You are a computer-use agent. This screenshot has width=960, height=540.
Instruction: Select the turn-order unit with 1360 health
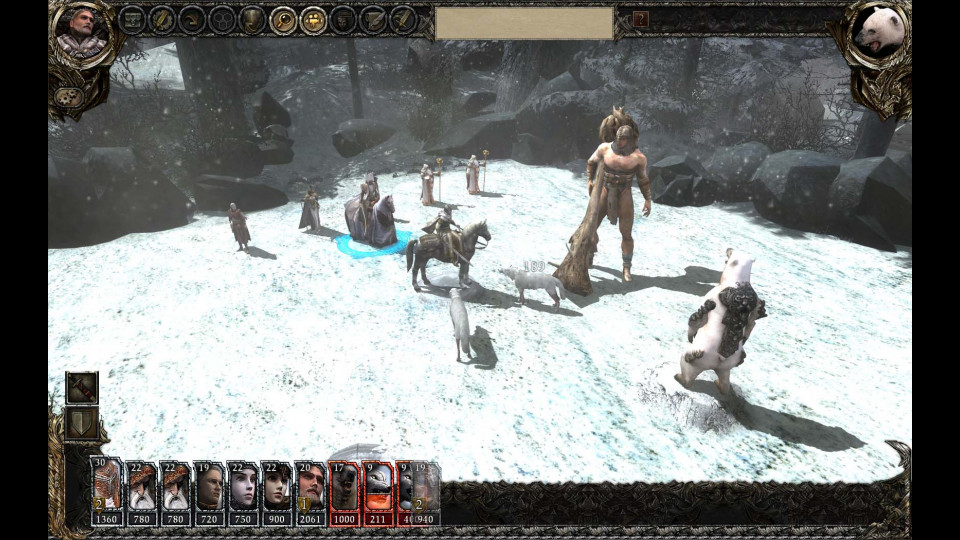[106, 492]
